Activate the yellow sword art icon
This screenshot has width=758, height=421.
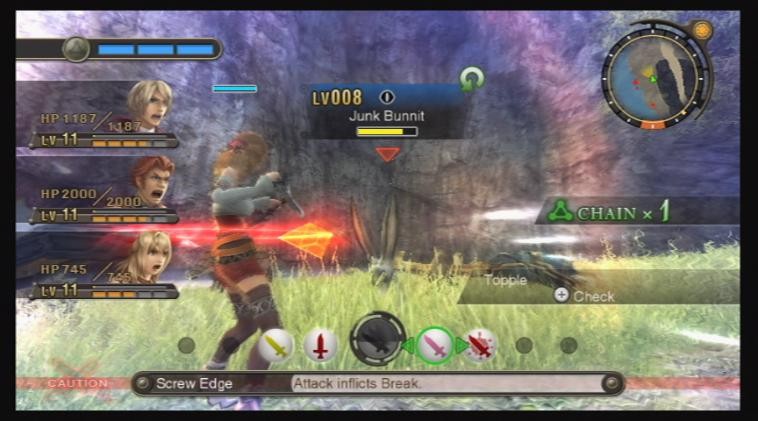pos(276,345)
